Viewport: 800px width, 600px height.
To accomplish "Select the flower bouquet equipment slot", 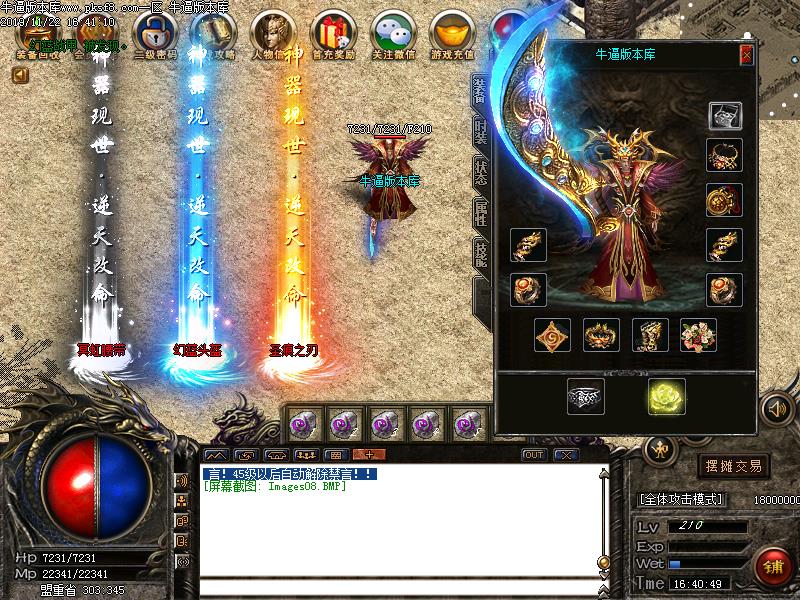I will click(699, 335).
